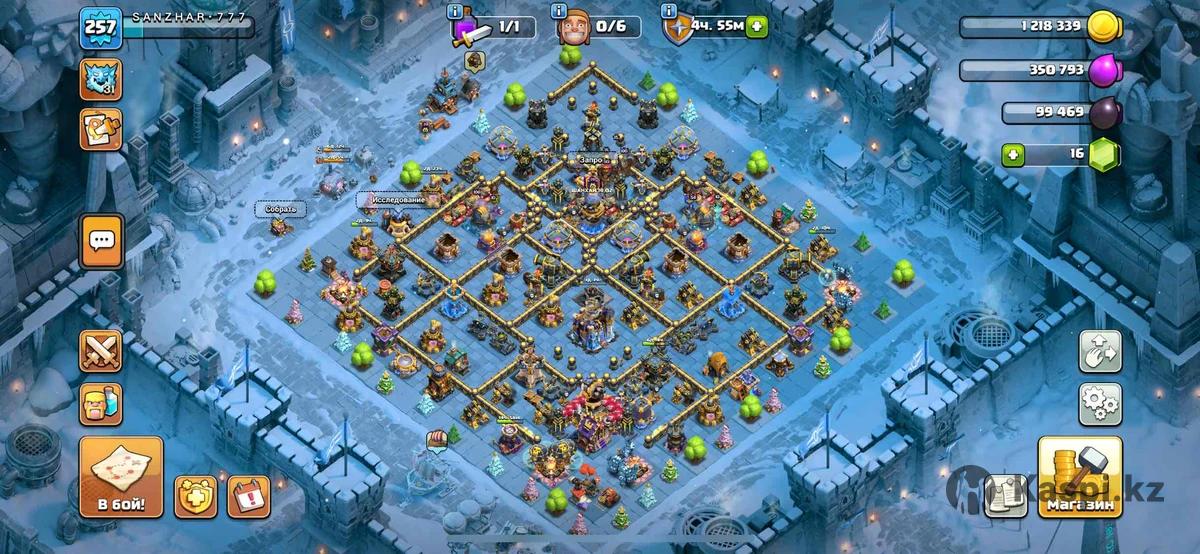Show info for the shield timer
Image resolution: width=1200 pixels, height=554 pixels.
(667, 11)
